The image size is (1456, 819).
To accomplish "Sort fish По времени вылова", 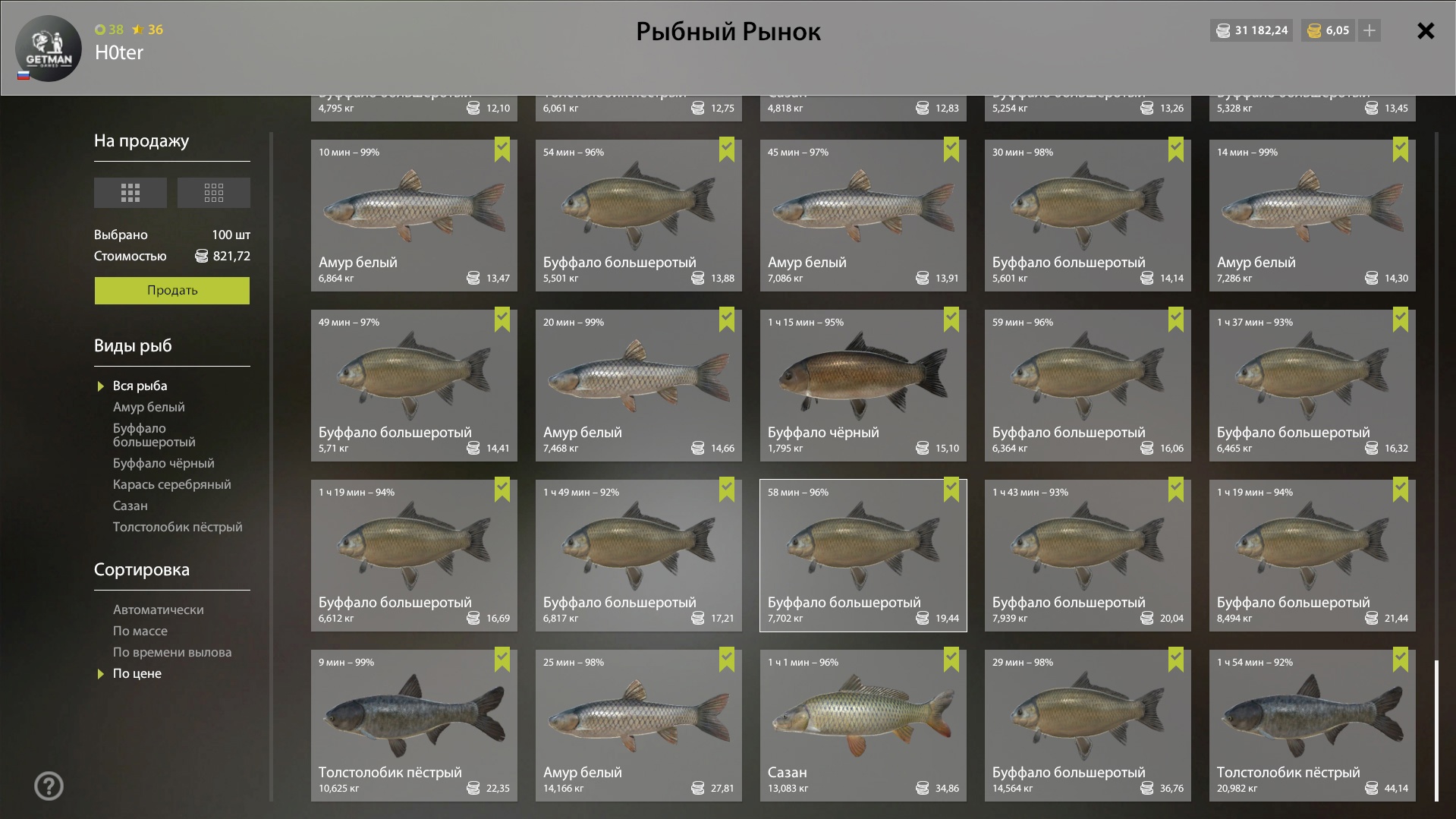I will coord(172,653).
